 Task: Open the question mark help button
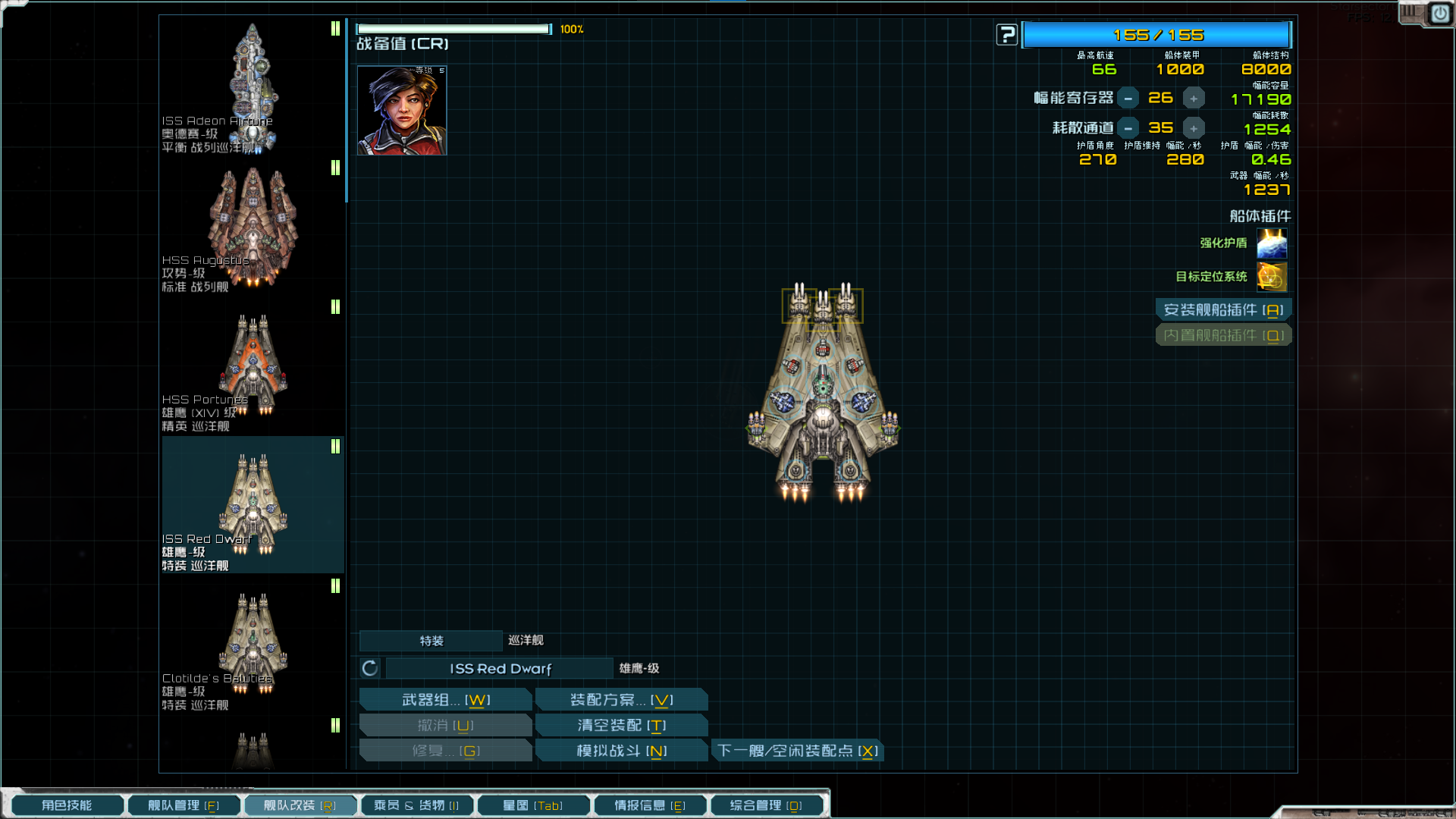point(1006,35)
